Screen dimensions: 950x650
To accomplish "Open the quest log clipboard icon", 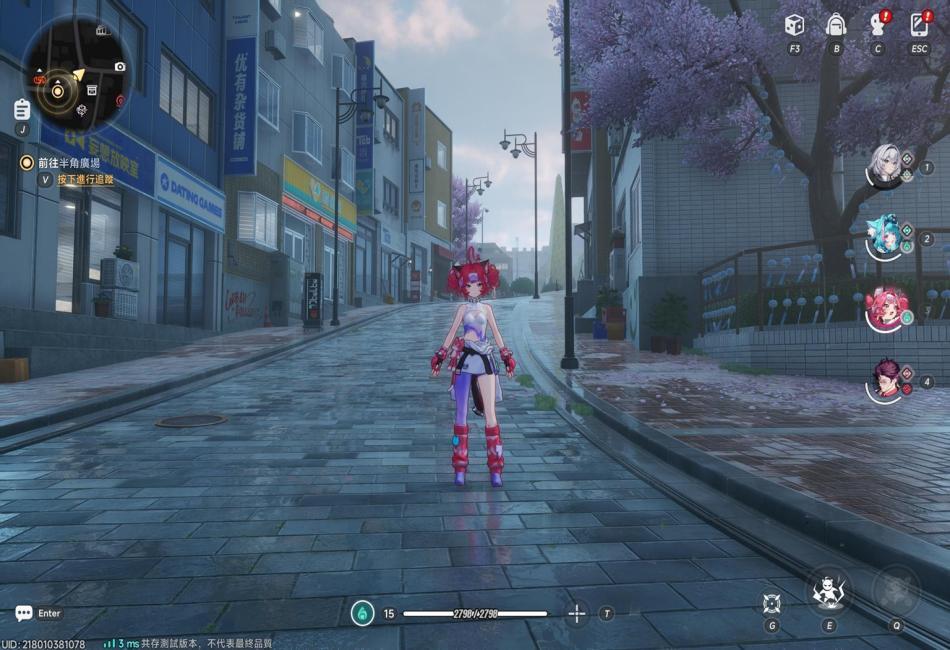I will pyautogui.click(x=22, y=110).
